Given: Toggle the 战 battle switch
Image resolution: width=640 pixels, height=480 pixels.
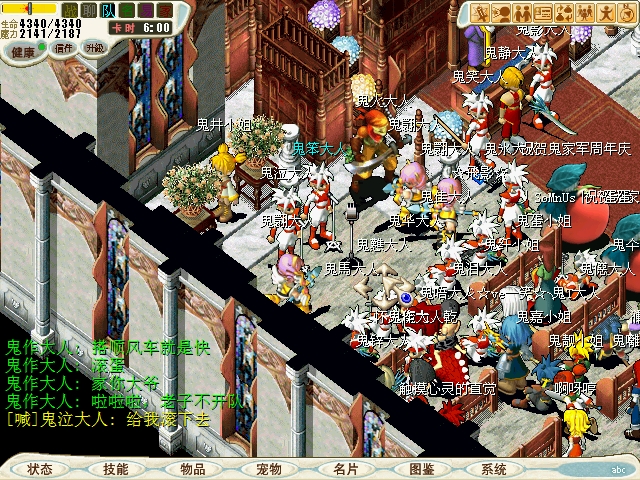Looking at the screenshot, I should coord(70,9).
